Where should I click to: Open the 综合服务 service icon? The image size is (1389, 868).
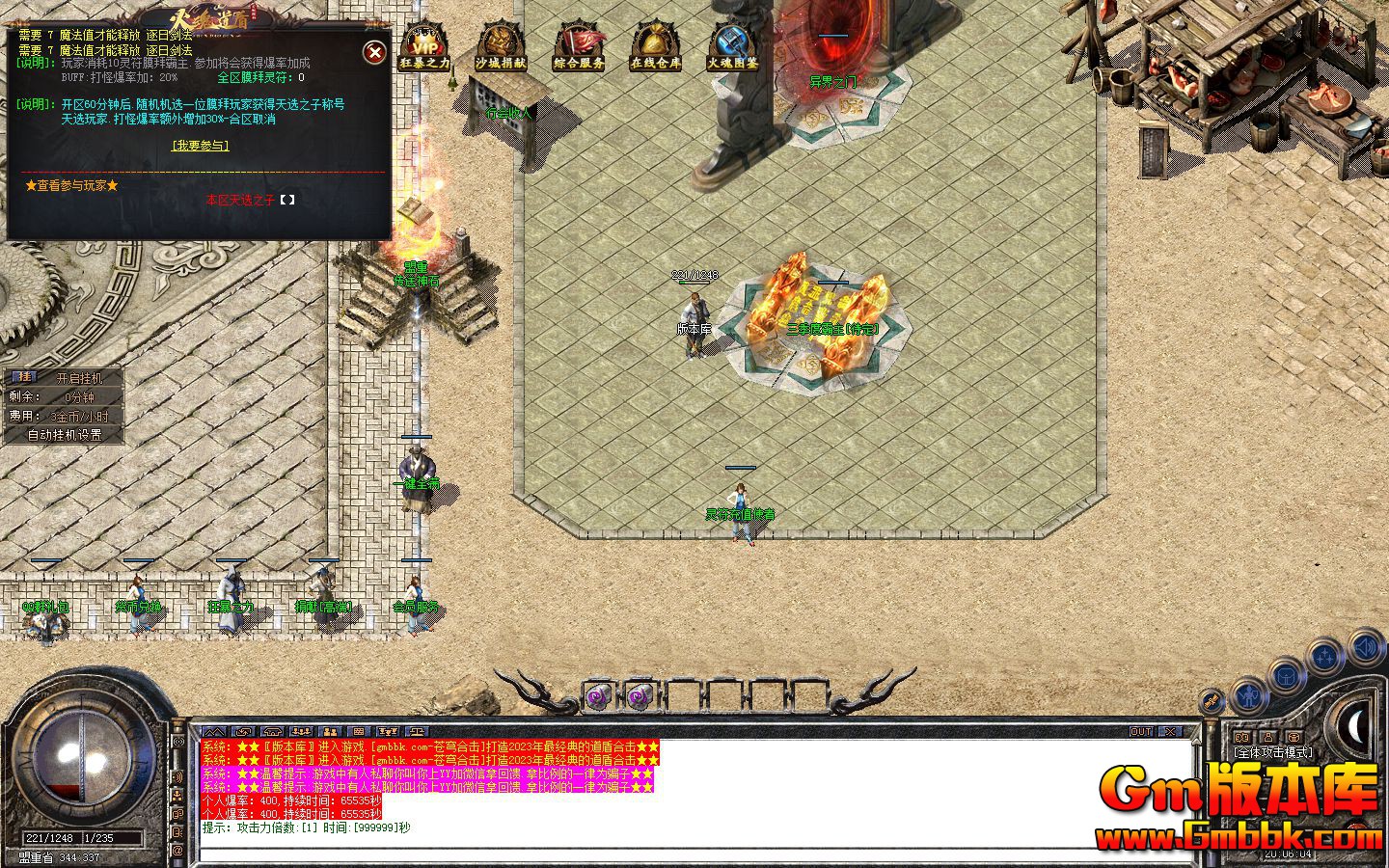[x=577, y=45]
